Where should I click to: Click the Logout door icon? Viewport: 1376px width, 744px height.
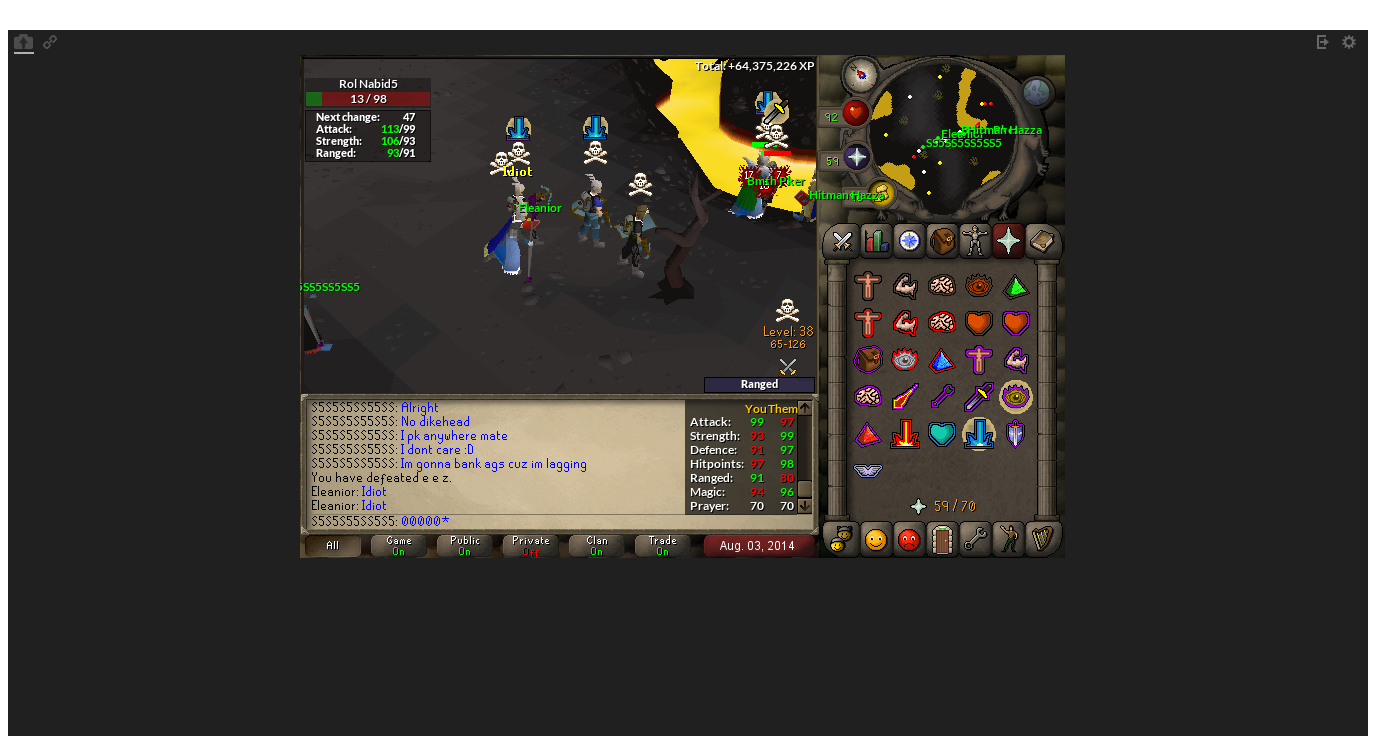pos(941,540)
